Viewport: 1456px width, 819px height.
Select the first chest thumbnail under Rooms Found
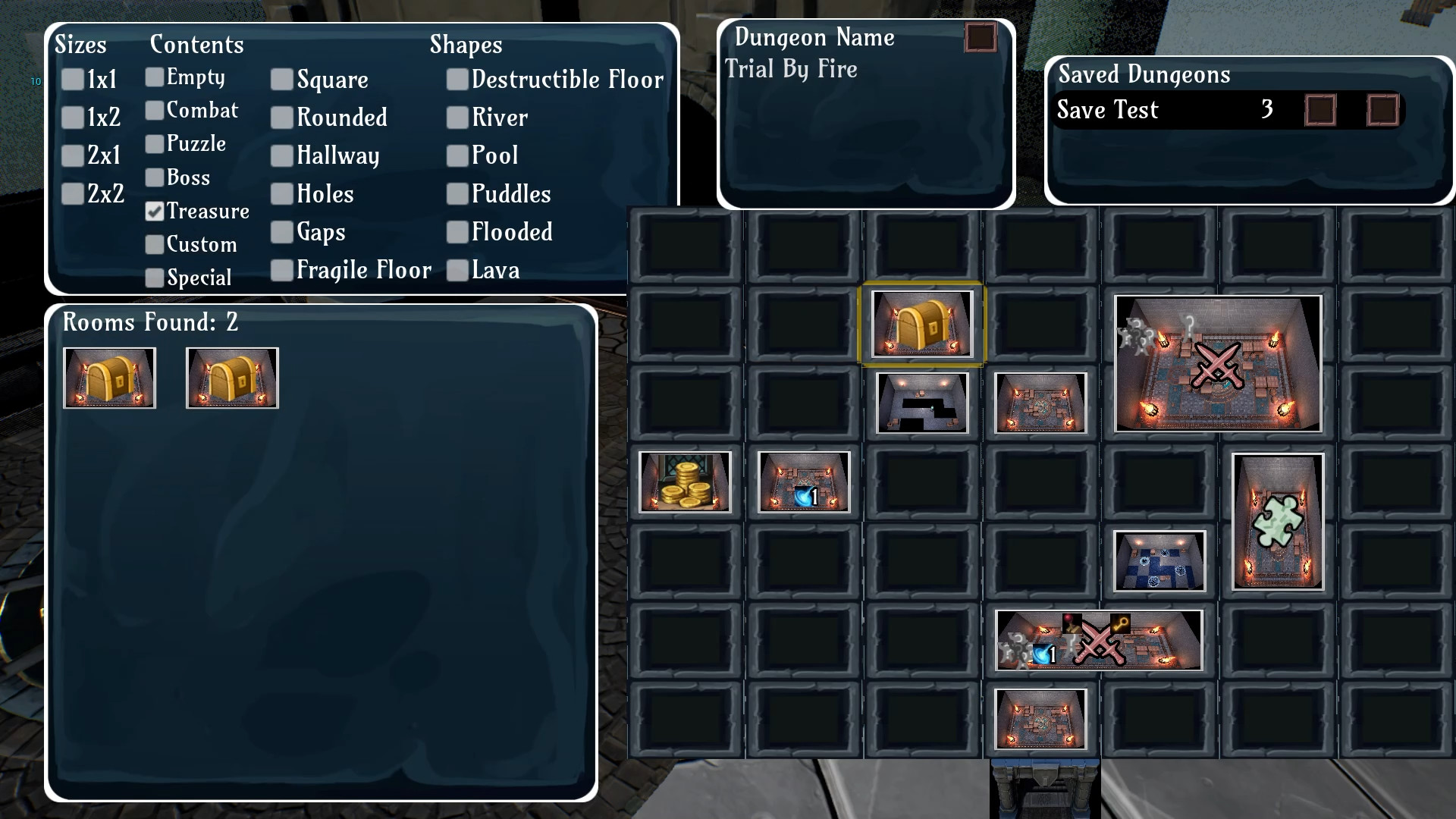pos(109,377)
